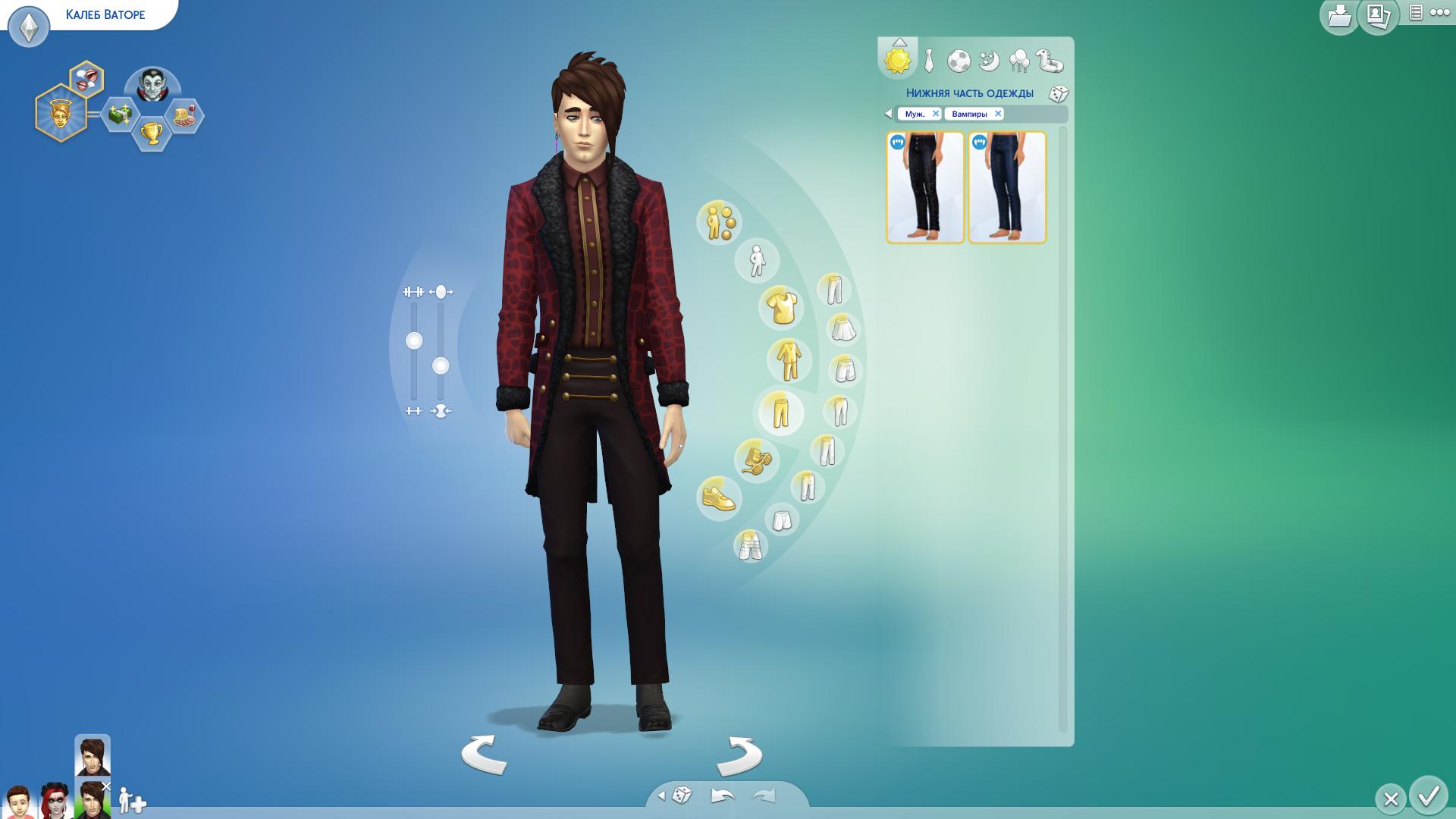The height and width of the screenshot is (819, 1456).
Task: Switch to sleepwear moon outfit category
Action: tap(989, 61)
